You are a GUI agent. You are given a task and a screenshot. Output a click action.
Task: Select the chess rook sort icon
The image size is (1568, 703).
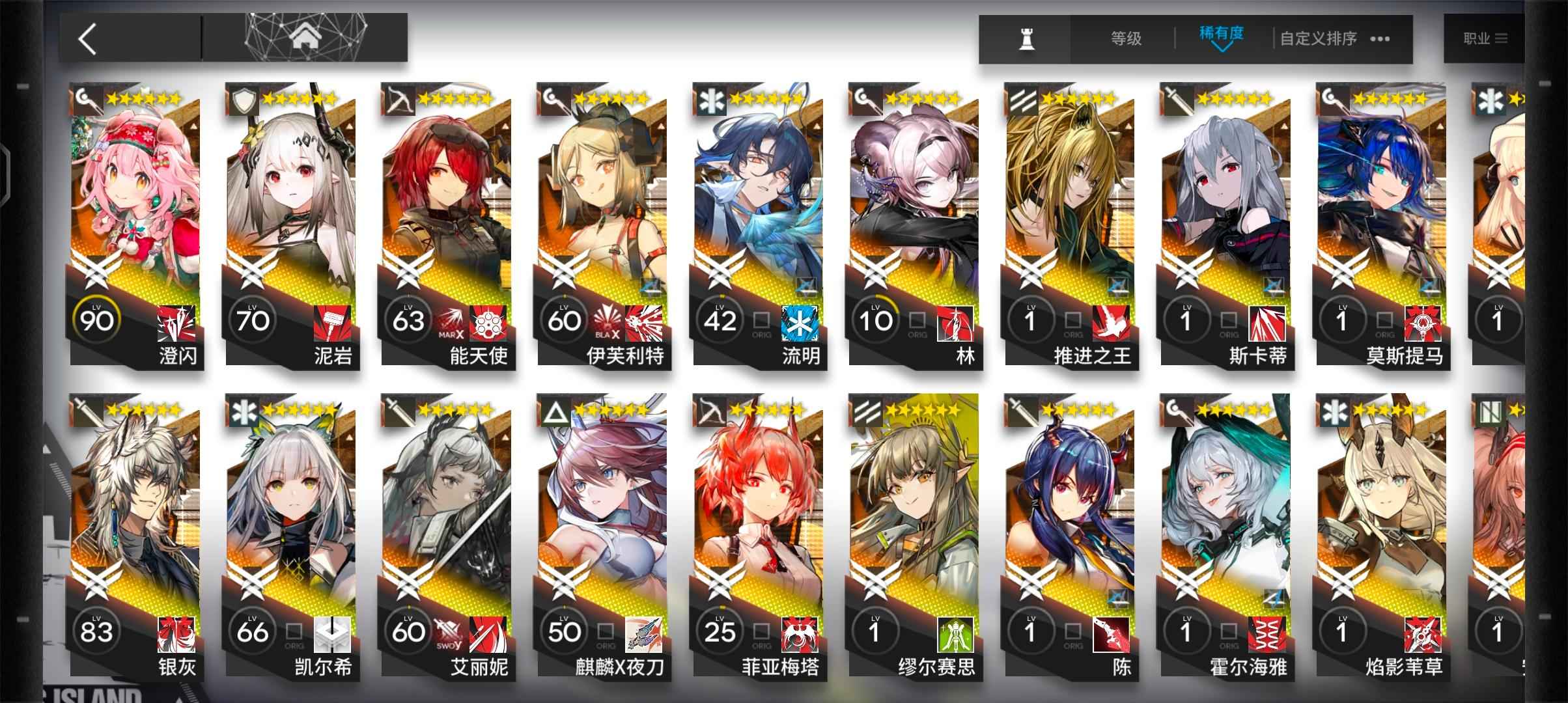tap(1026, 39)
